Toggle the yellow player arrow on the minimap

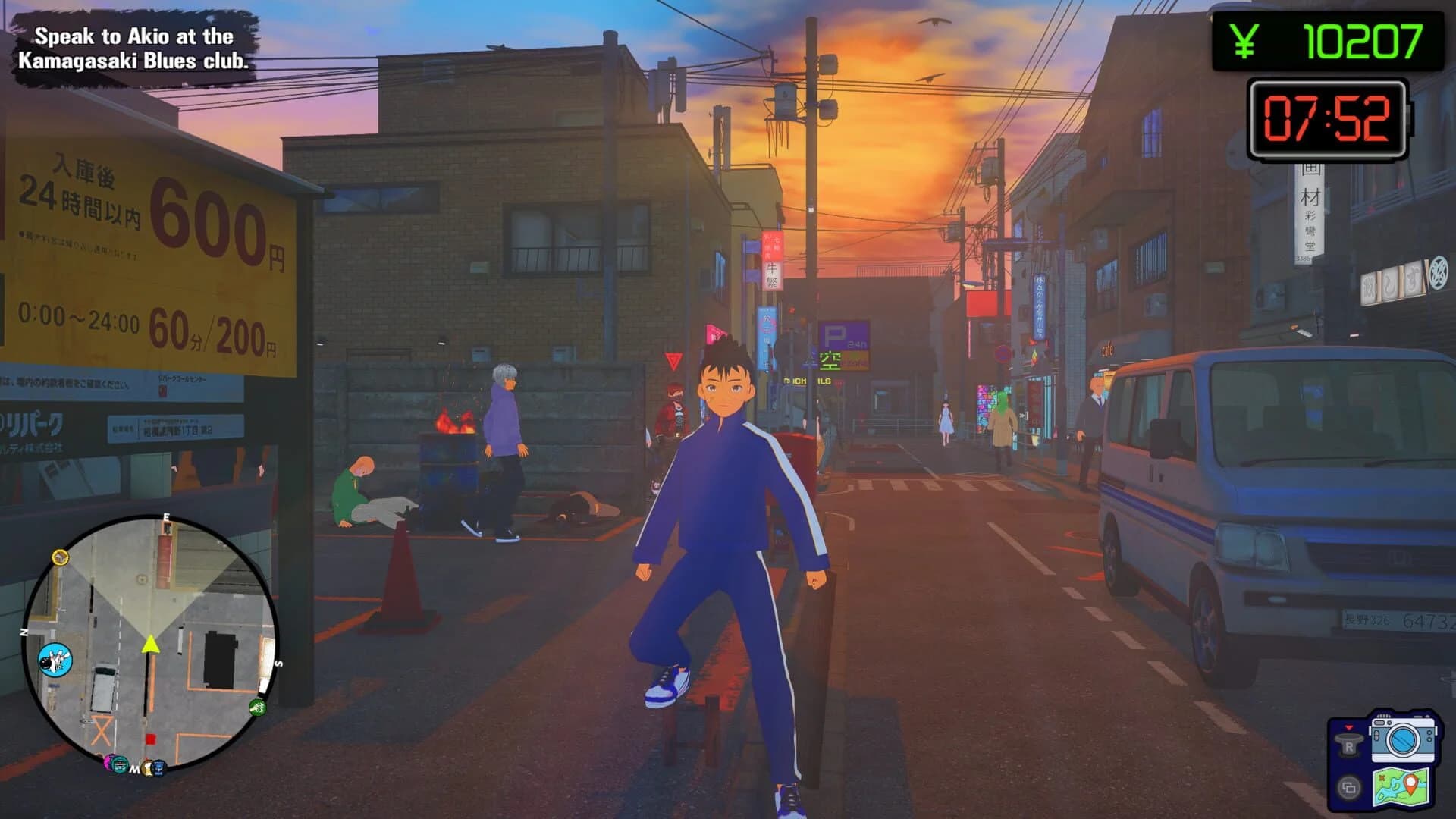150,645
